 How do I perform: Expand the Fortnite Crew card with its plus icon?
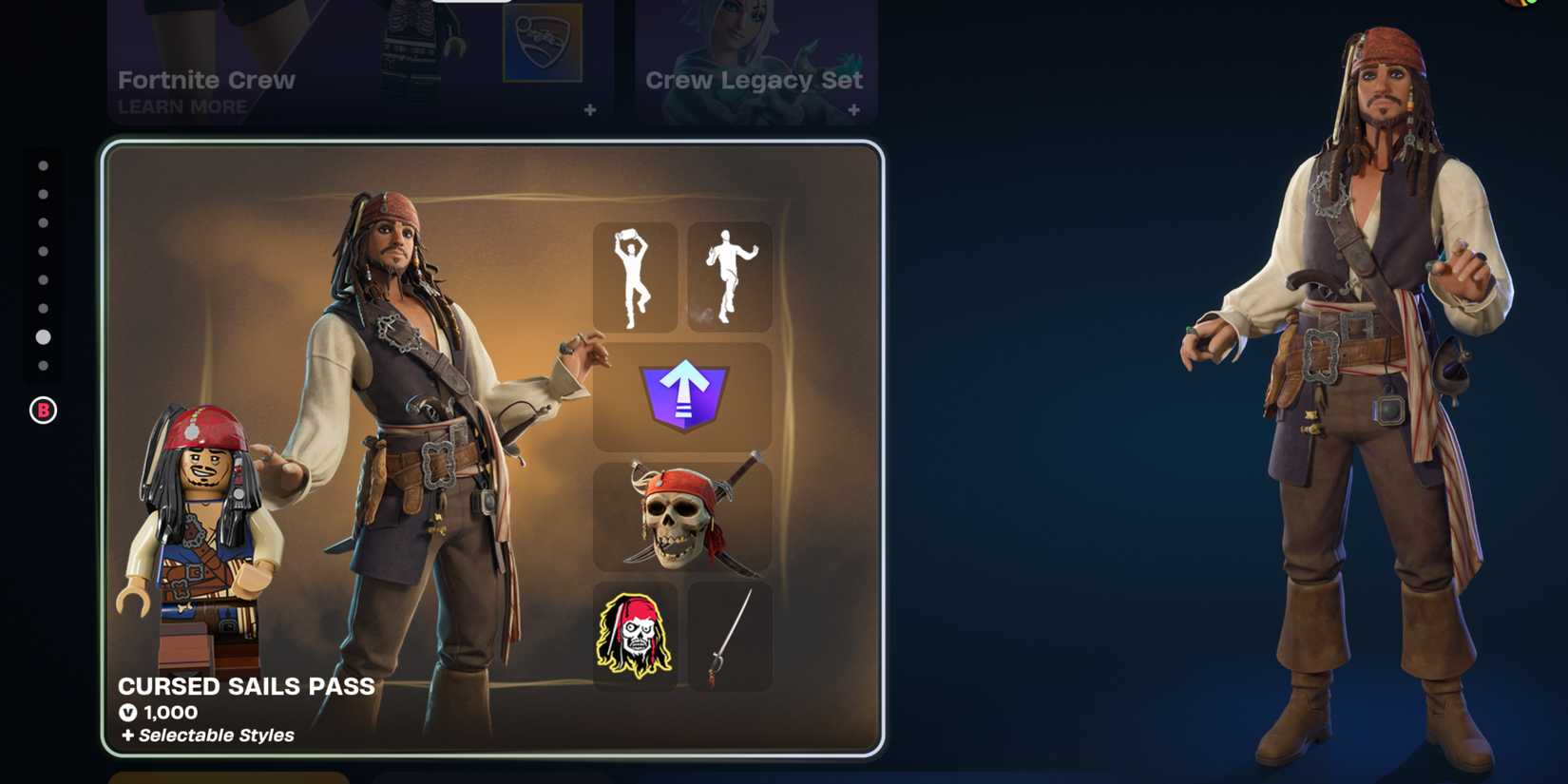coord(591,110)
